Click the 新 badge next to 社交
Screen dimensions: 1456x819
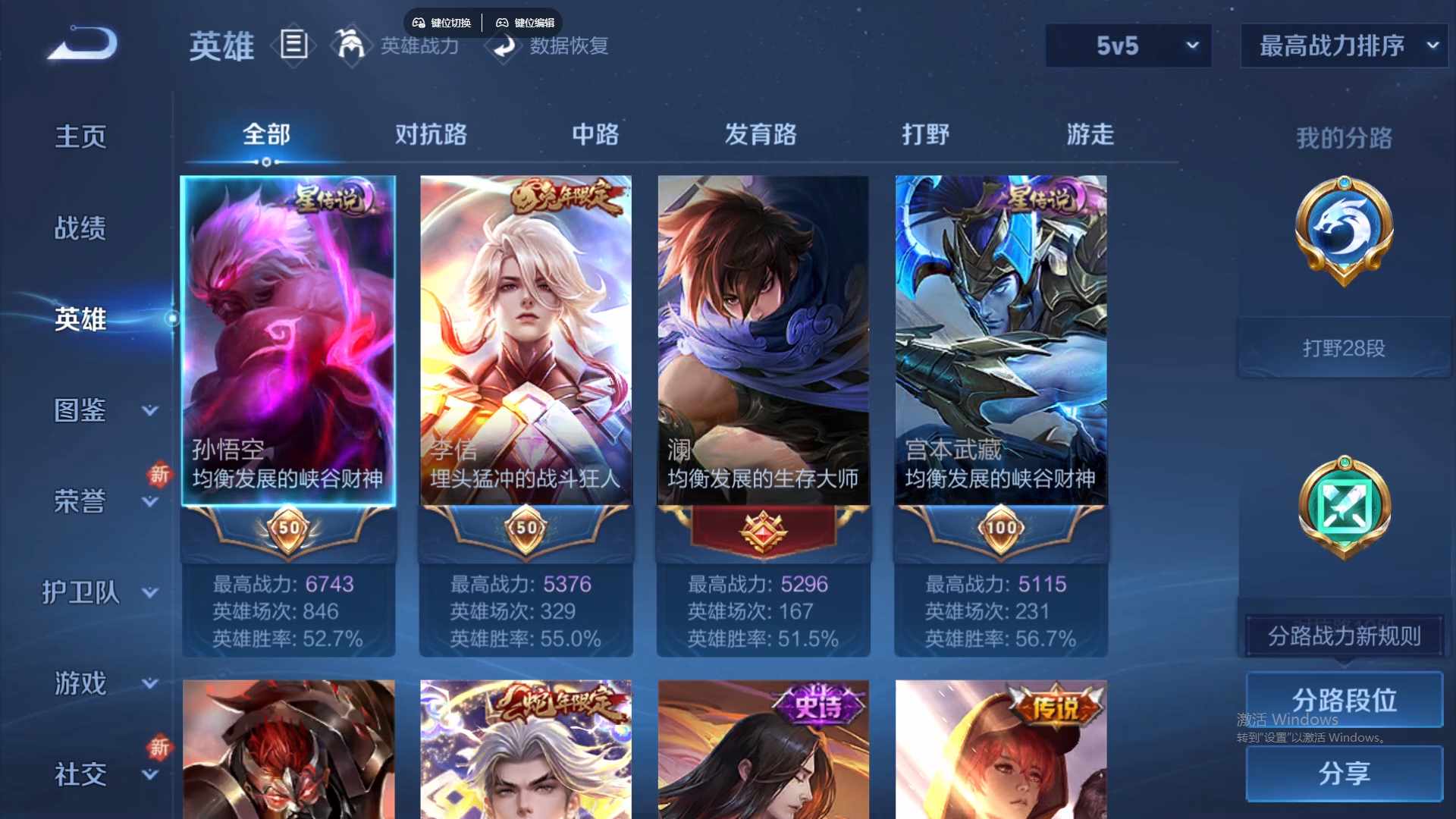[160, 749]
